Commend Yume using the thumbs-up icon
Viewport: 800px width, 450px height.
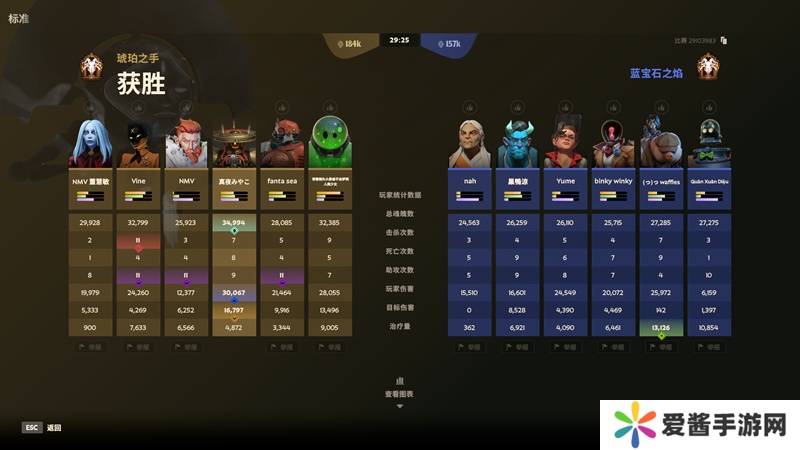(x=566, y=107)
